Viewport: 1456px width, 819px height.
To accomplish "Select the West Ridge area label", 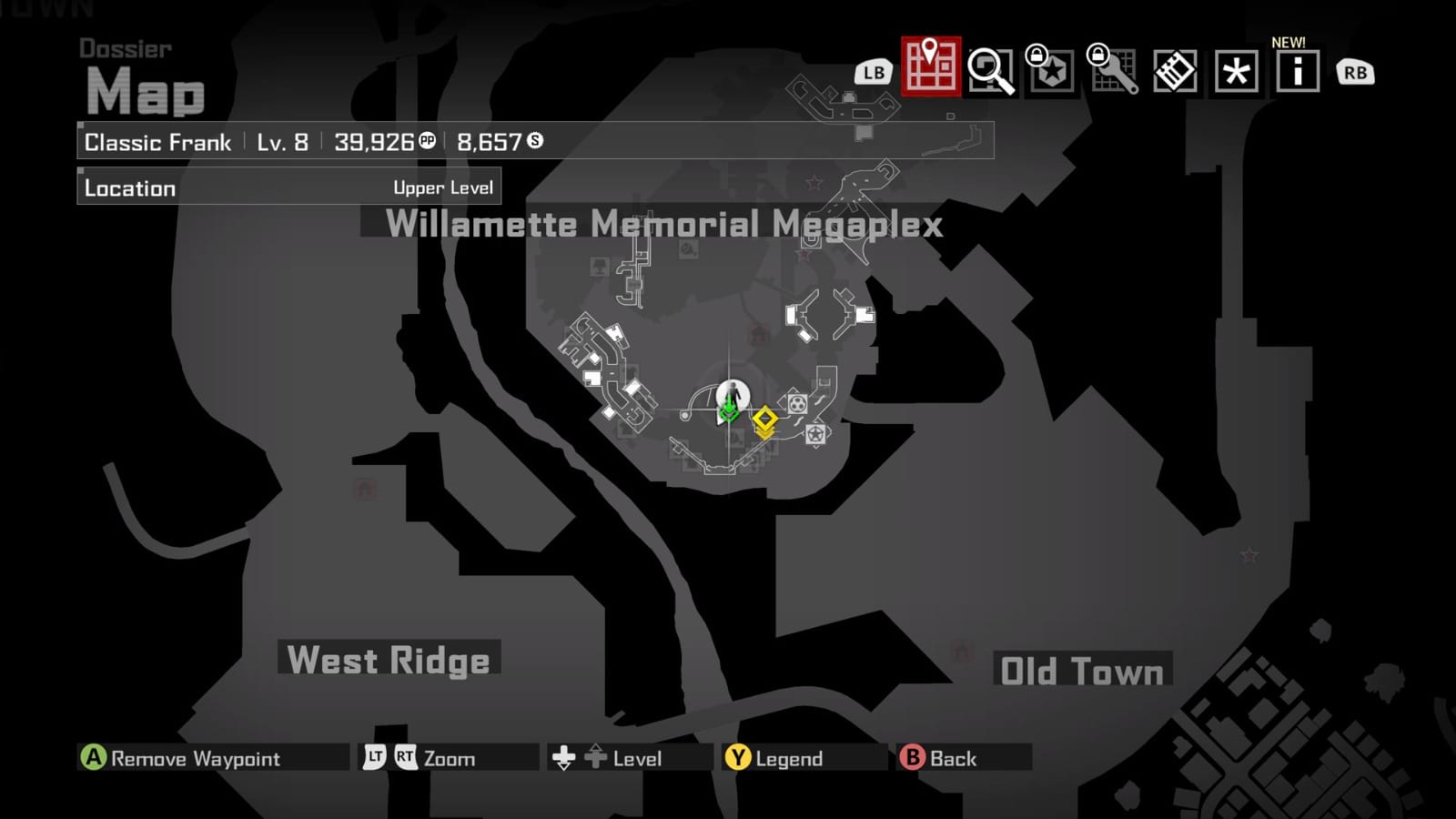I will (x=389, y=660).
